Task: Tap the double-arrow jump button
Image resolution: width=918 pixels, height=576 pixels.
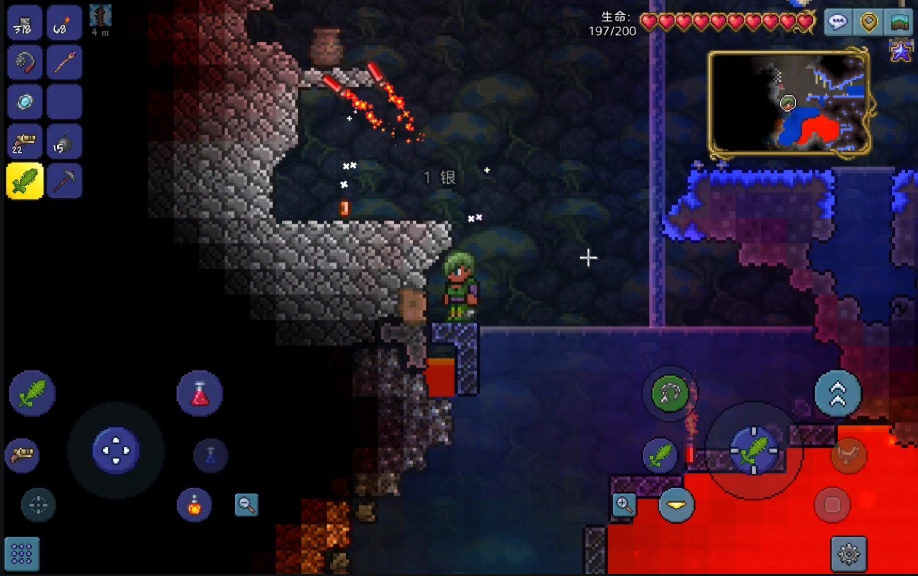Action: 837,394
